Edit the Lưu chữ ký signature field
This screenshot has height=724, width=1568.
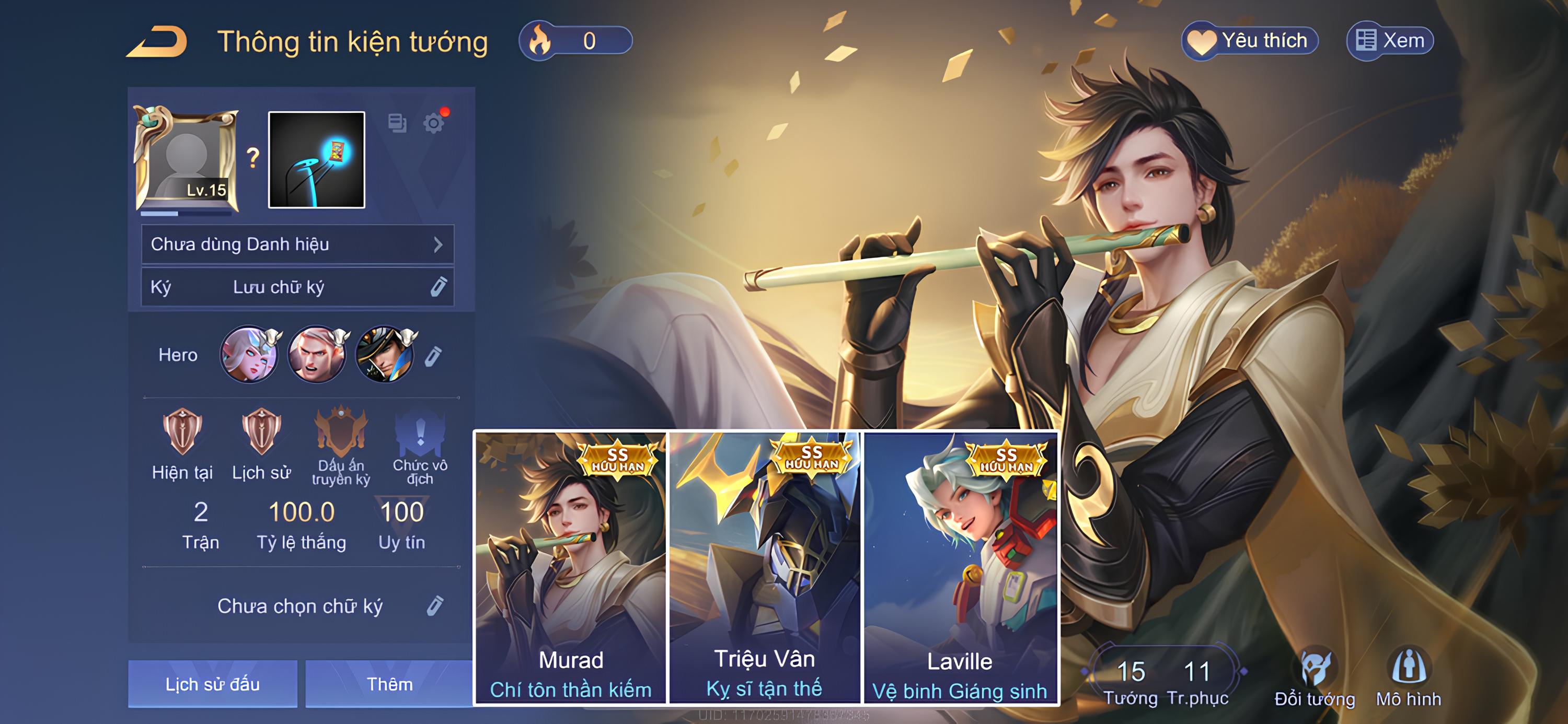(x=439, y=287)
